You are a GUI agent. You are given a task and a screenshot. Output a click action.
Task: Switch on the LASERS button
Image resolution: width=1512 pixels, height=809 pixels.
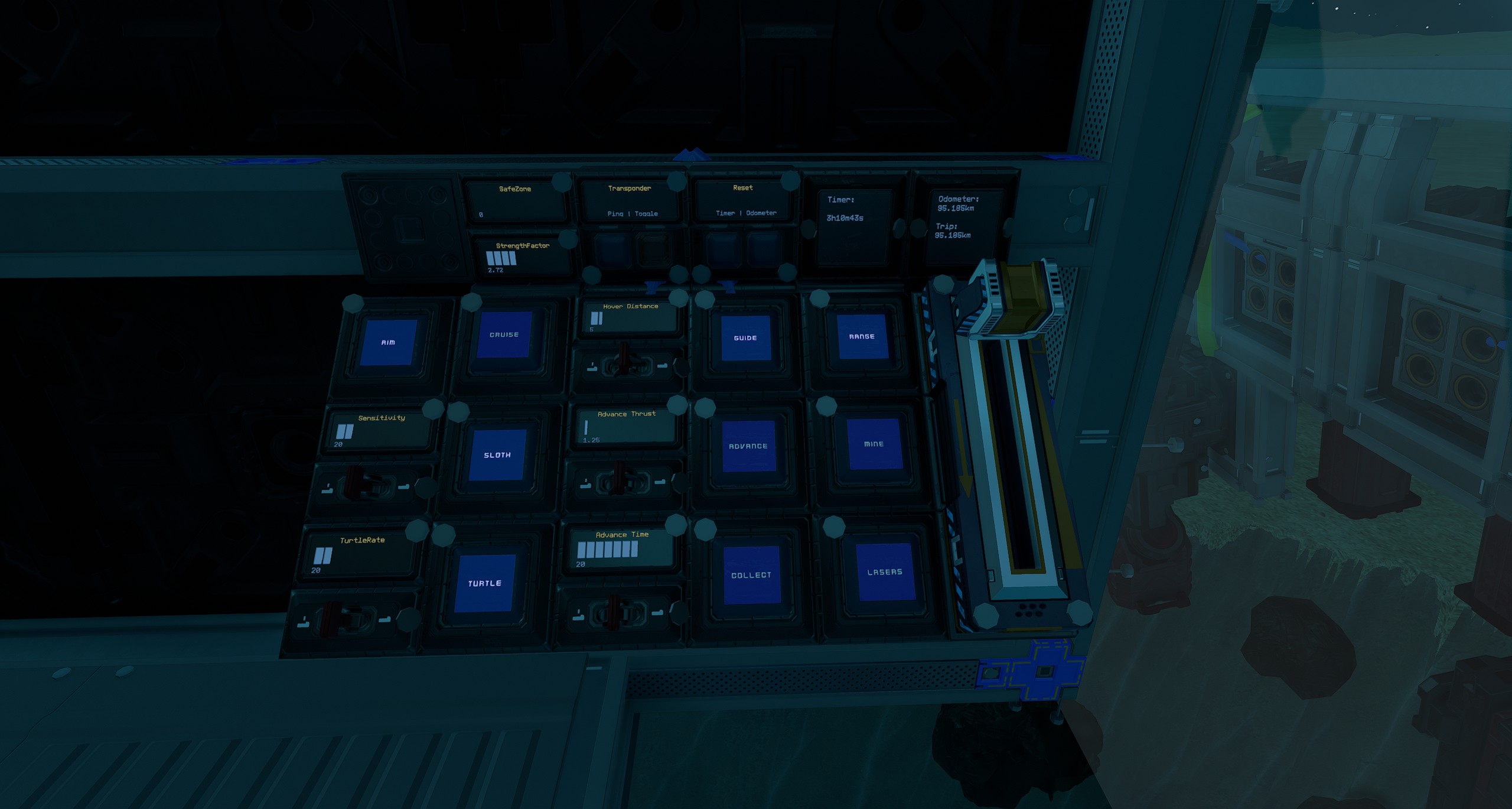click(x=885, y=572)
